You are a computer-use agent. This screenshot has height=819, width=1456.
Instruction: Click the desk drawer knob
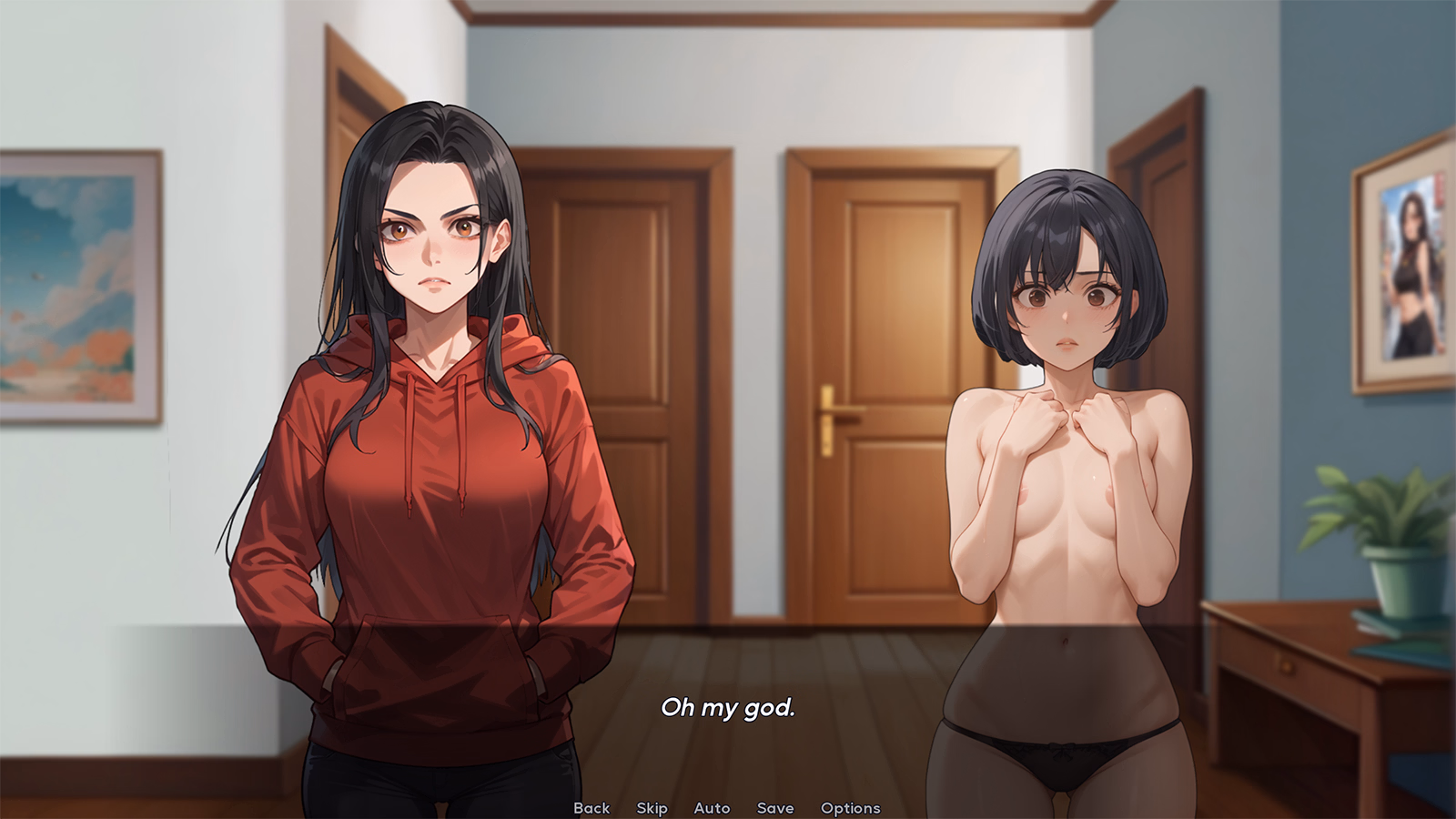[x=1287, y=667]
